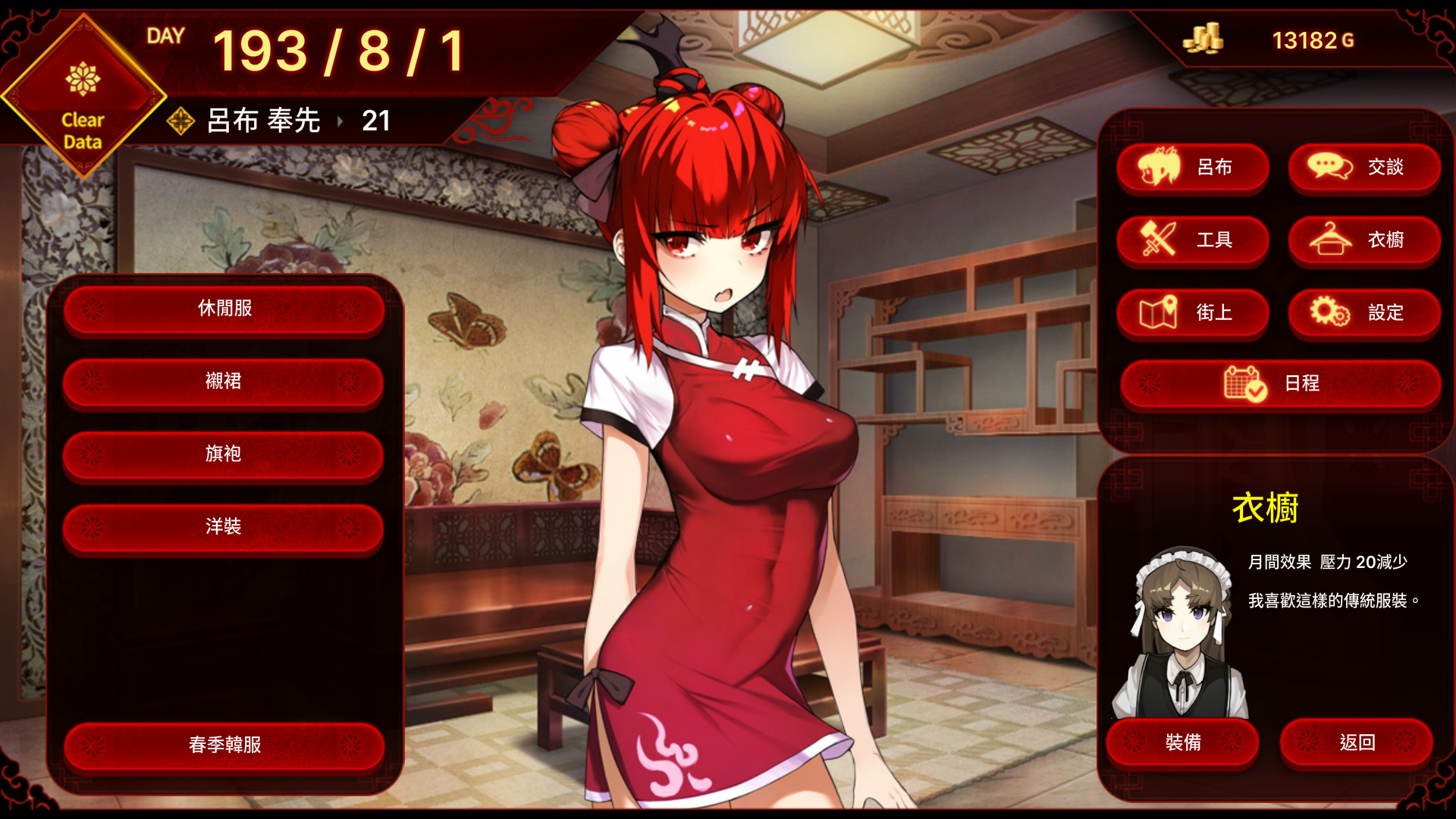
Task: Click the 返回 return button
Action: click(x=1357, y=742)
